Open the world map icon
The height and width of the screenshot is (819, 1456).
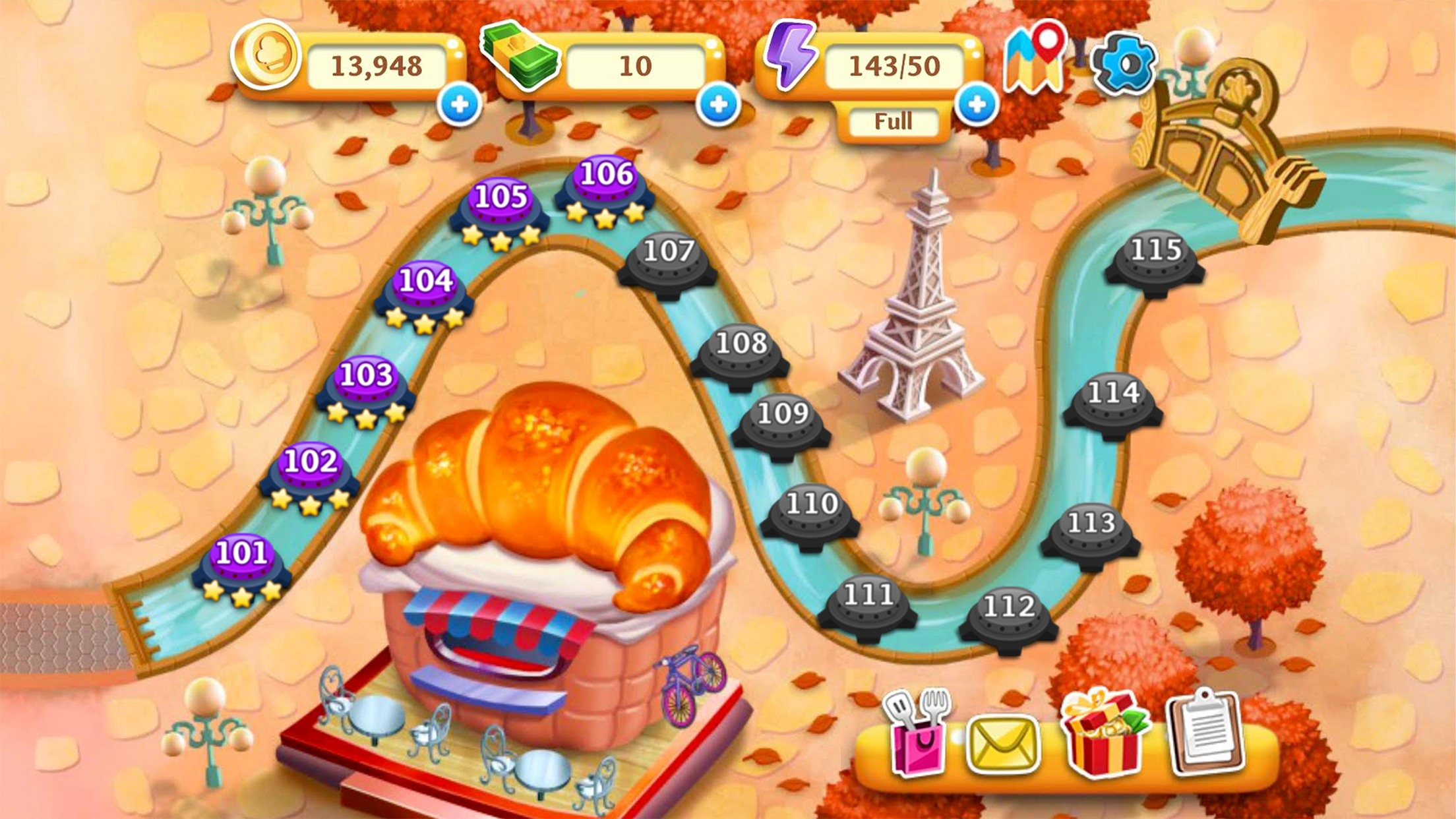click(1034, 59)
